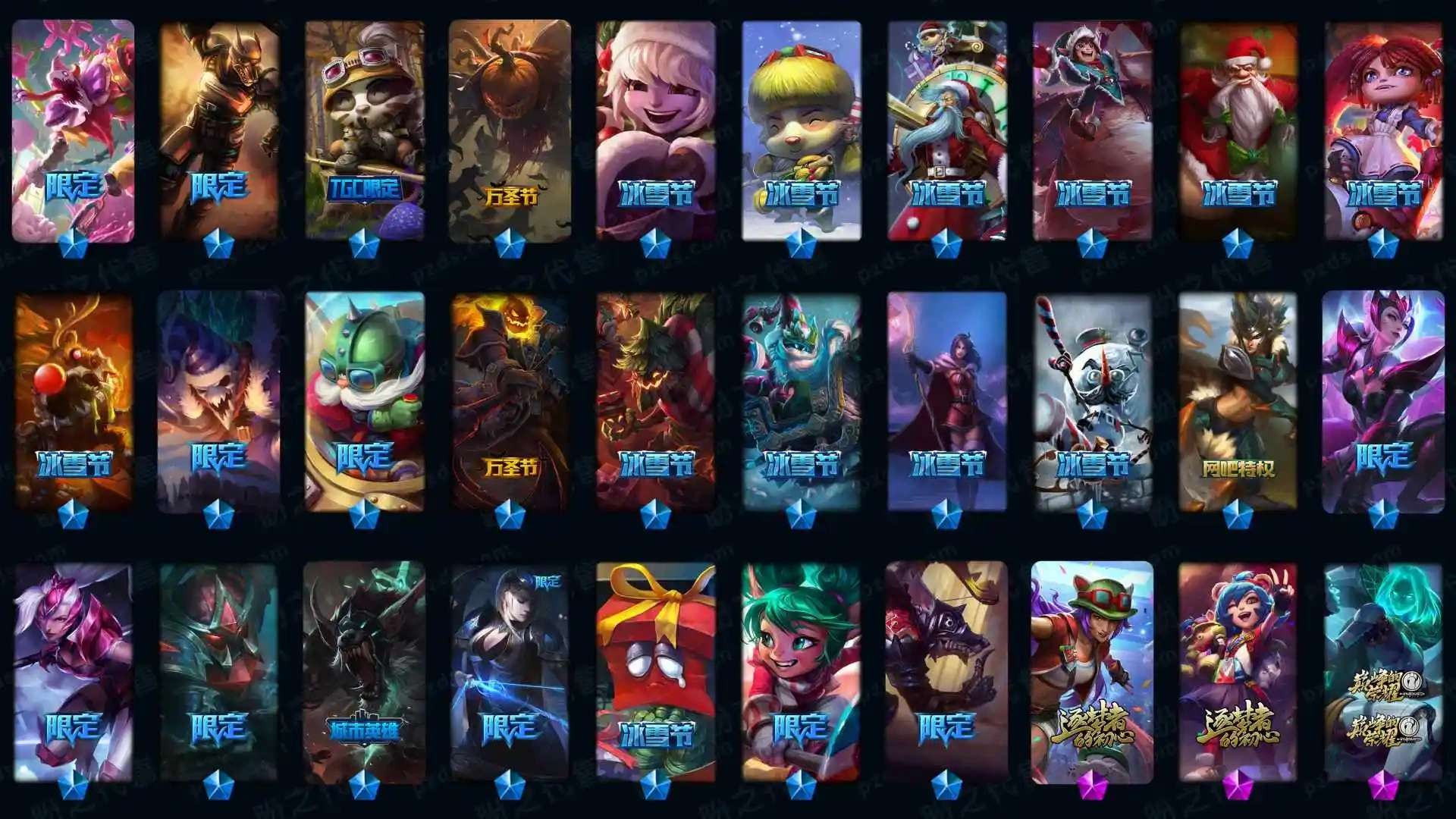Click the reindeer Kog'Maw 冰雪节 card
This screenshot has width=1456, height=819.
click(73, 402)
